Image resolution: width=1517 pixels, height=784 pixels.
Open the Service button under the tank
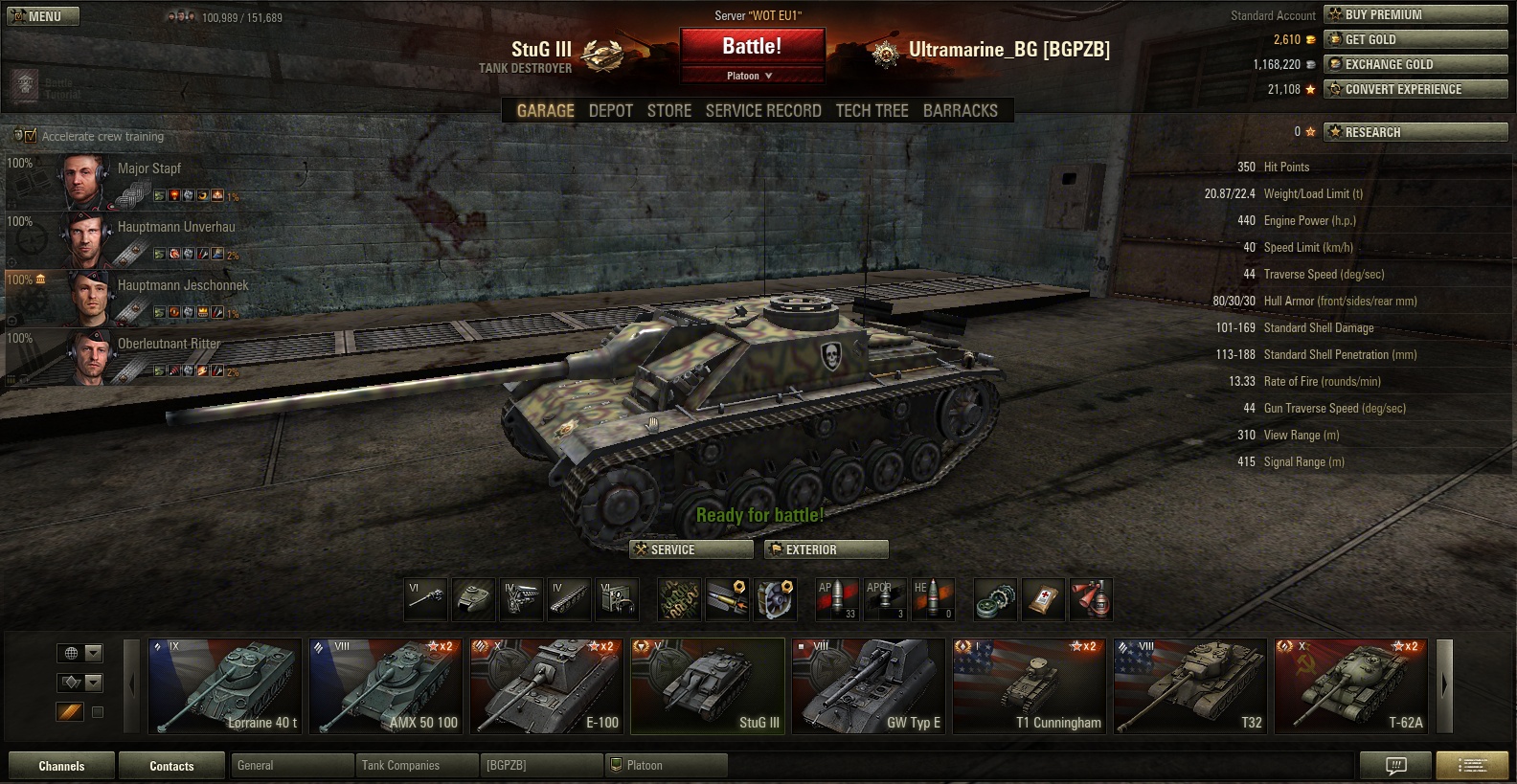coord(691,549)
